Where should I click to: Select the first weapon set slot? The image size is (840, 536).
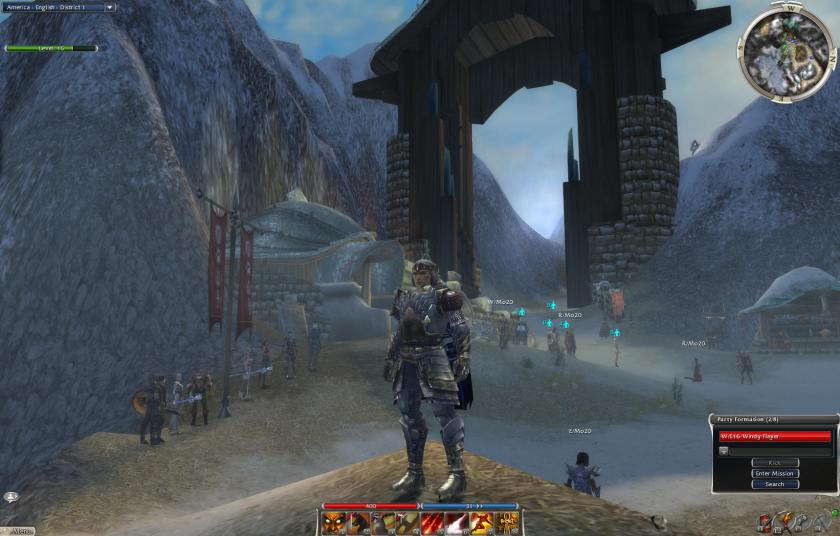coord(764,522)
